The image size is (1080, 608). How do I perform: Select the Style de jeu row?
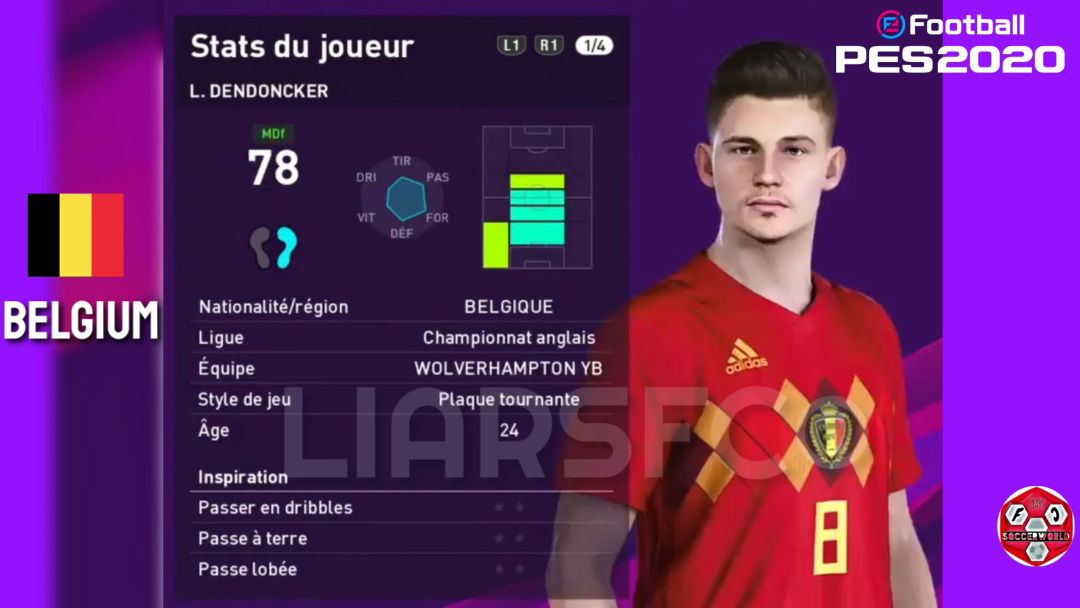[x=400, y=399]
